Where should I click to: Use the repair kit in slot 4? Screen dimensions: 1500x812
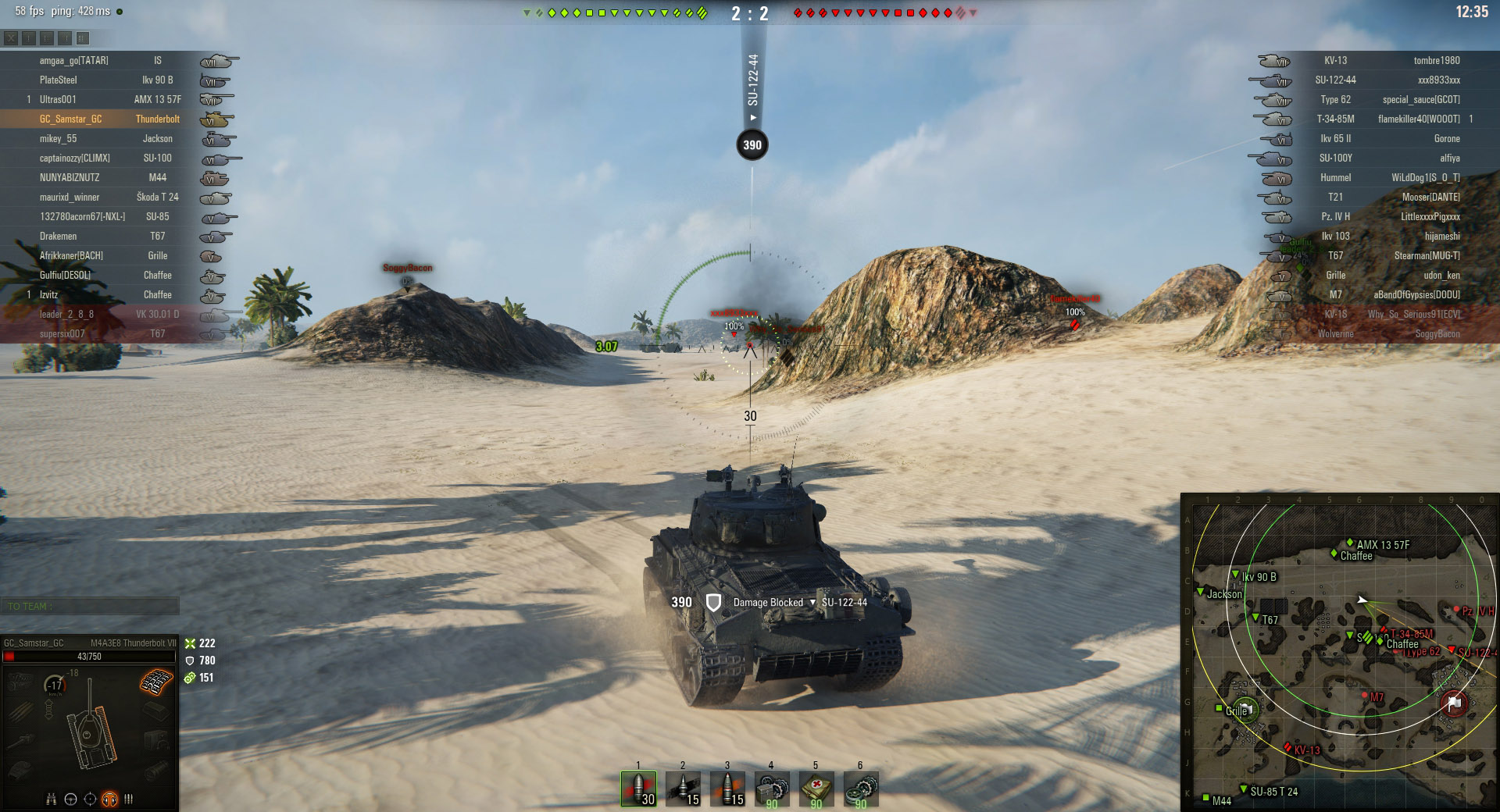772,789
